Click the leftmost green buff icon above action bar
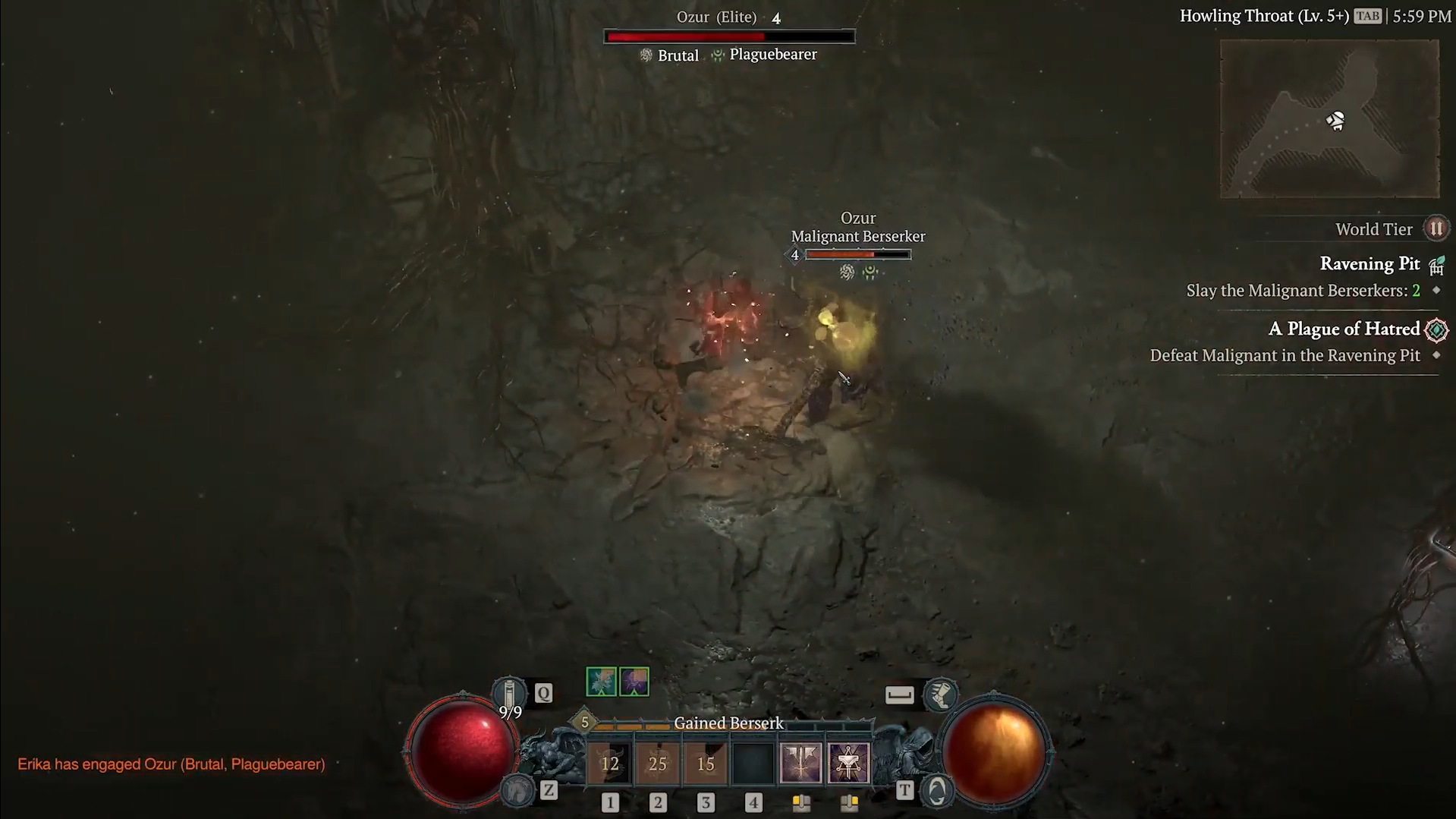 coord(599,681)
